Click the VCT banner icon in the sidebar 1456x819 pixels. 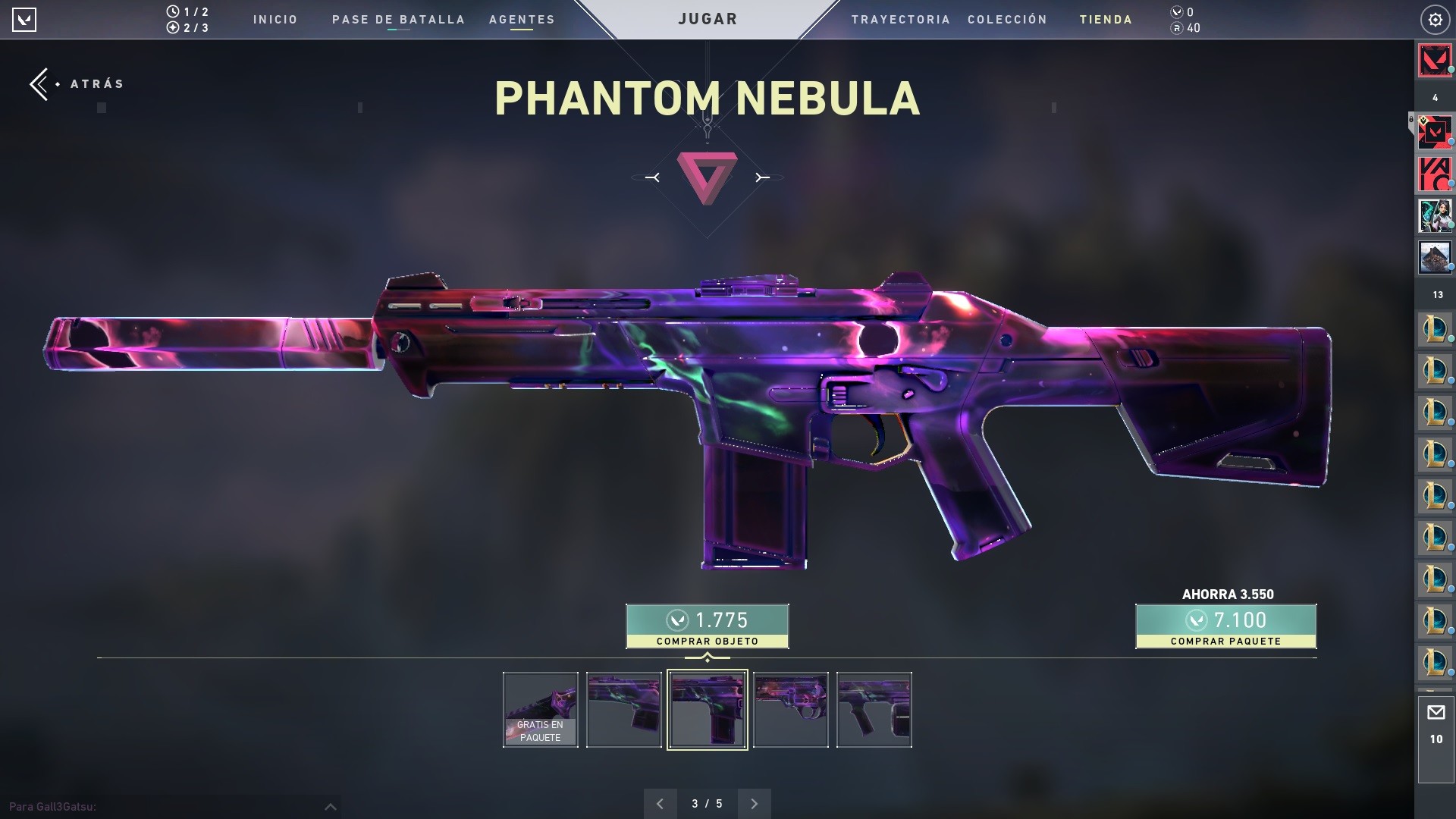1434,173
